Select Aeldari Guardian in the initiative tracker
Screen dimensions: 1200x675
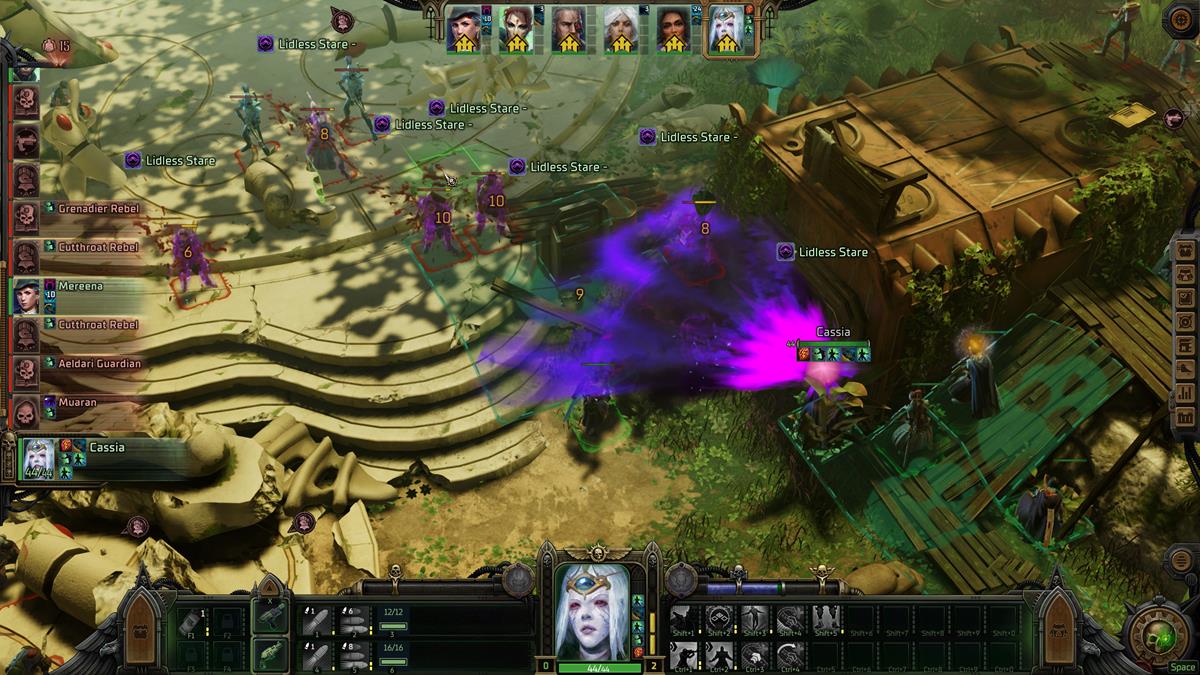tap(99, 364)
